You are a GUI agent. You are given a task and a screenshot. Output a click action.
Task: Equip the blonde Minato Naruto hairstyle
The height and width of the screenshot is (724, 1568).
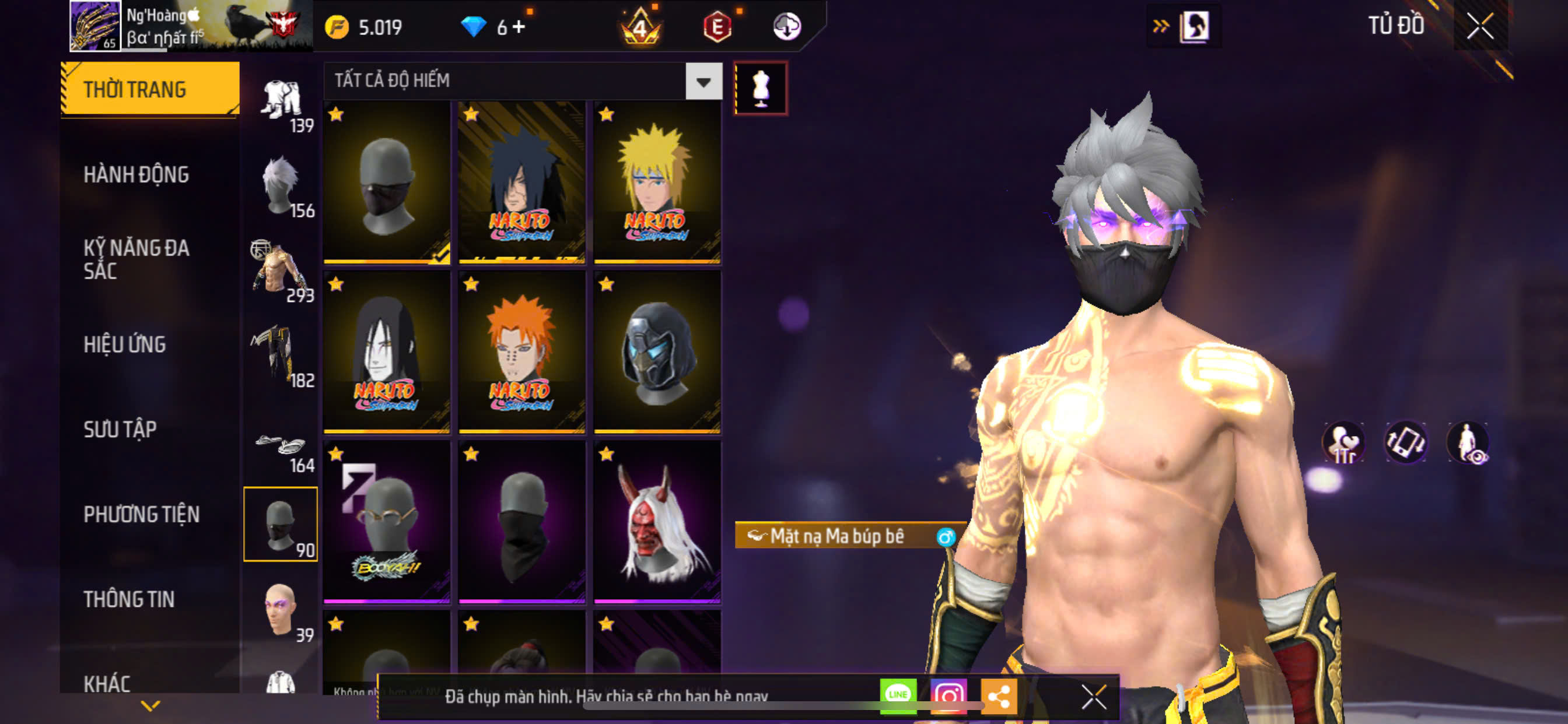coord(657,182)
